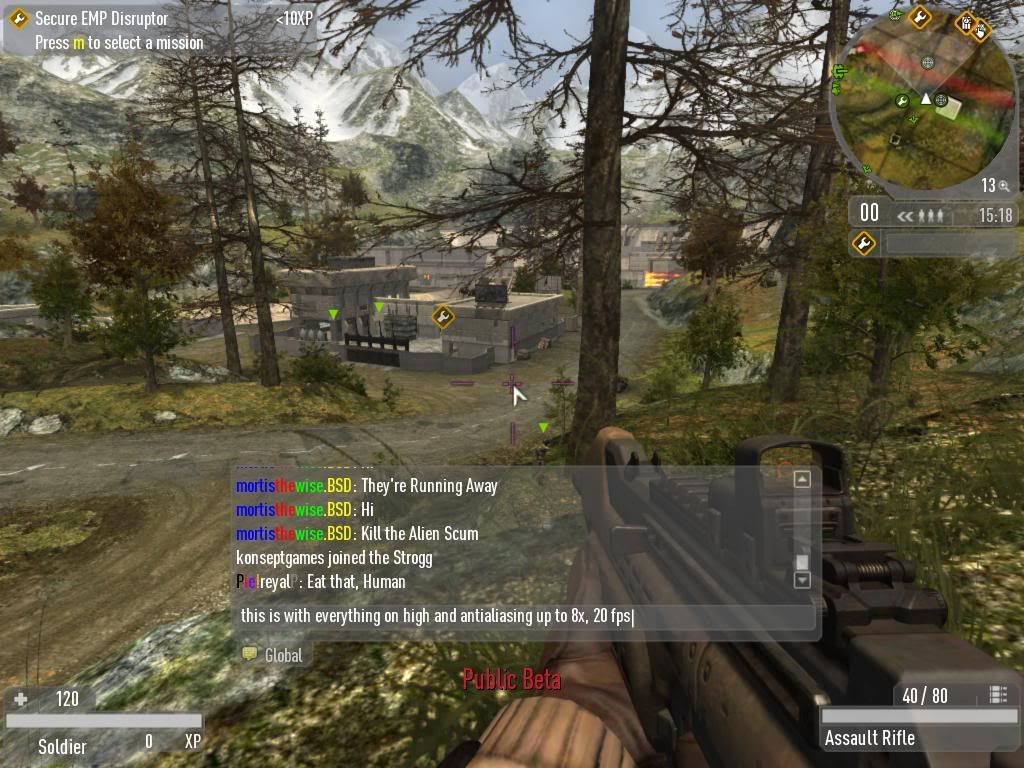Select the wrench objective marker over the bunker
This screenshot has width=1024, height=768.
click(443, 317)
